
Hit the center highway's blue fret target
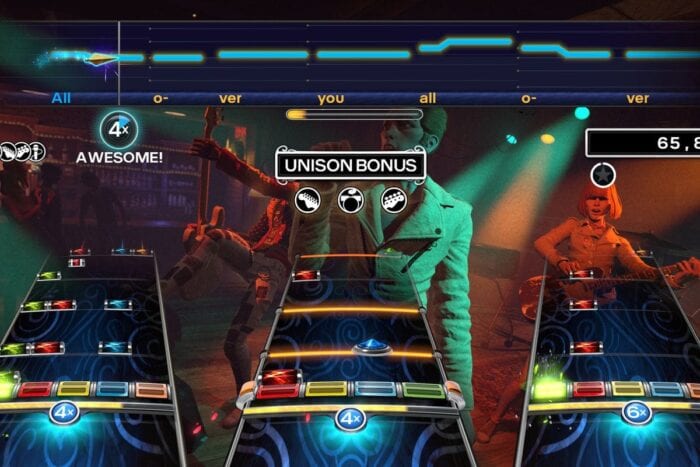click(375, 389)
